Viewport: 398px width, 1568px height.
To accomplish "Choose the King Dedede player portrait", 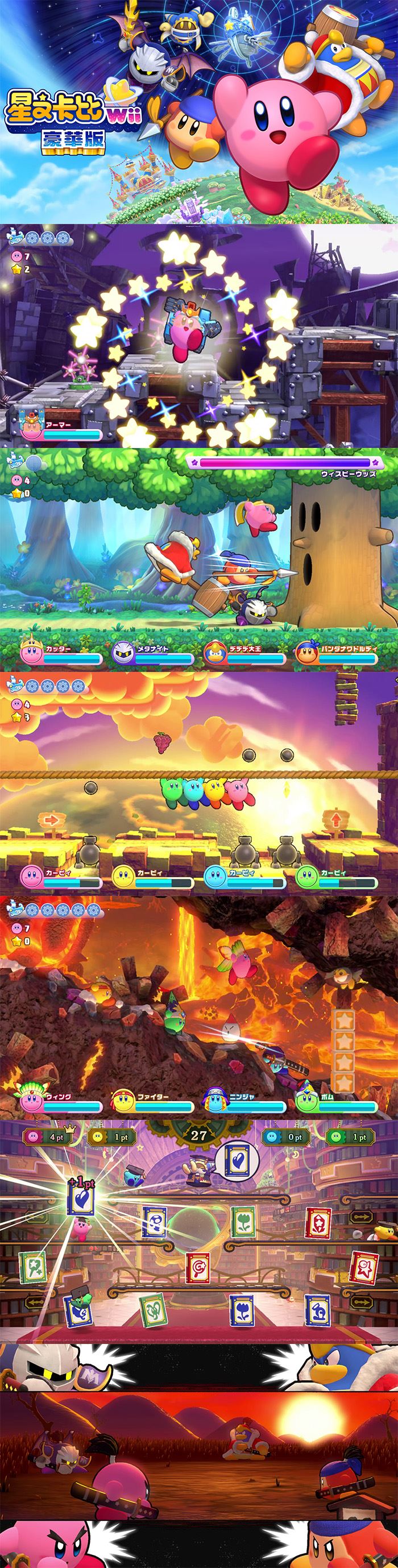I will (215, 653).
